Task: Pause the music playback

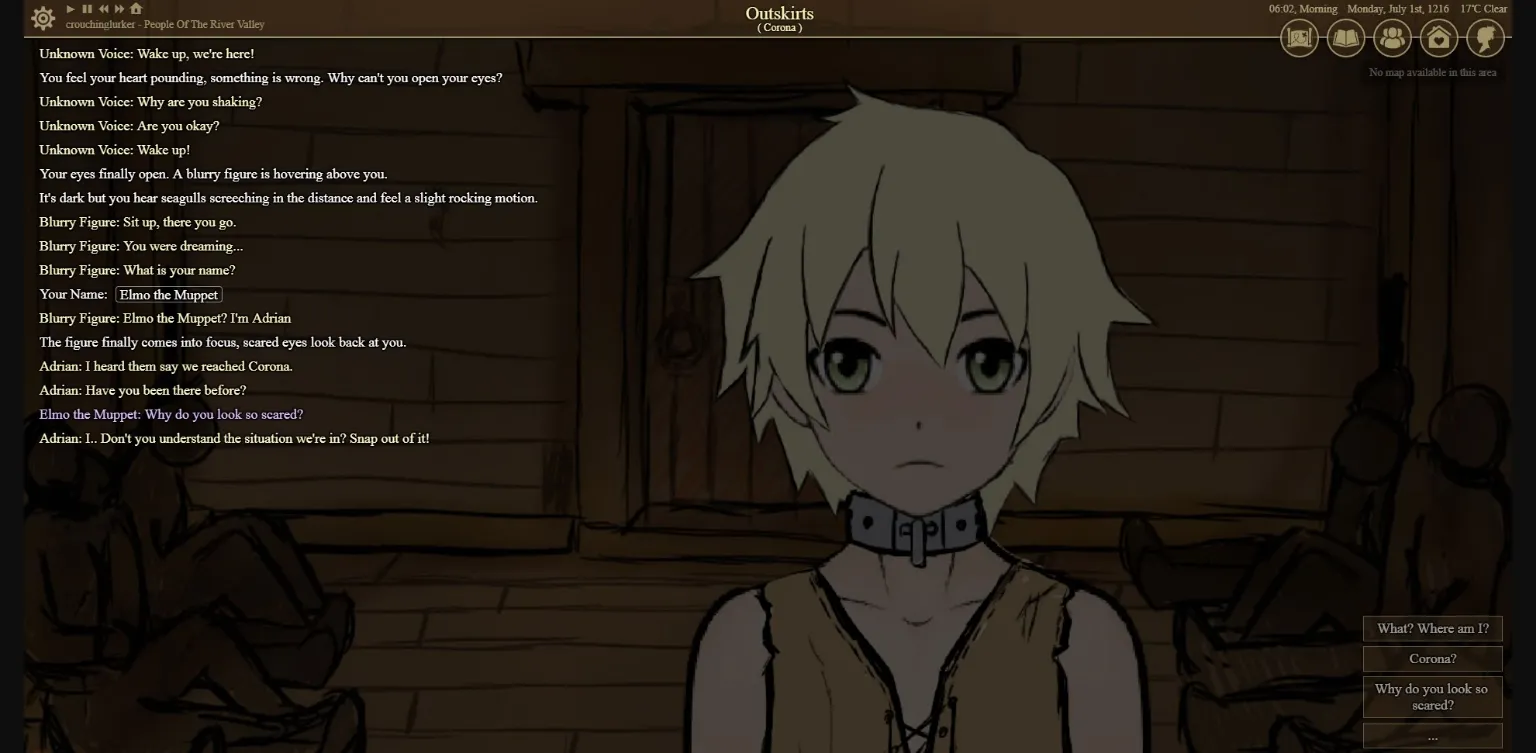Action: click(x=85, y=8)
